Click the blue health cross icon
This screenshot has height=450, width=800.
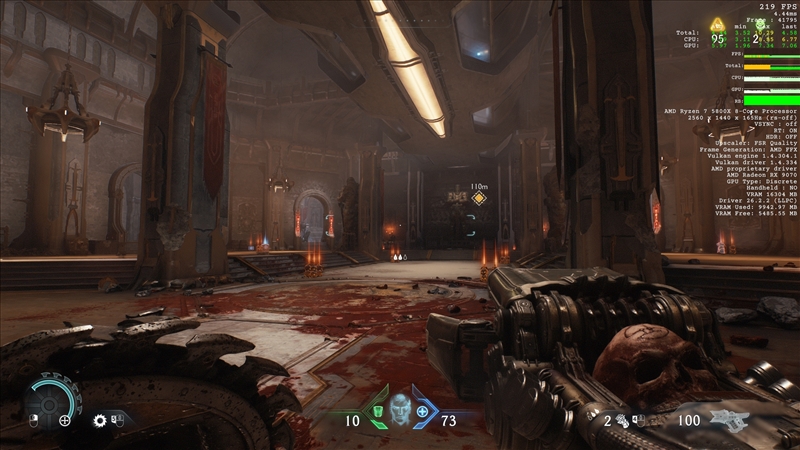[x=423, y=412]
